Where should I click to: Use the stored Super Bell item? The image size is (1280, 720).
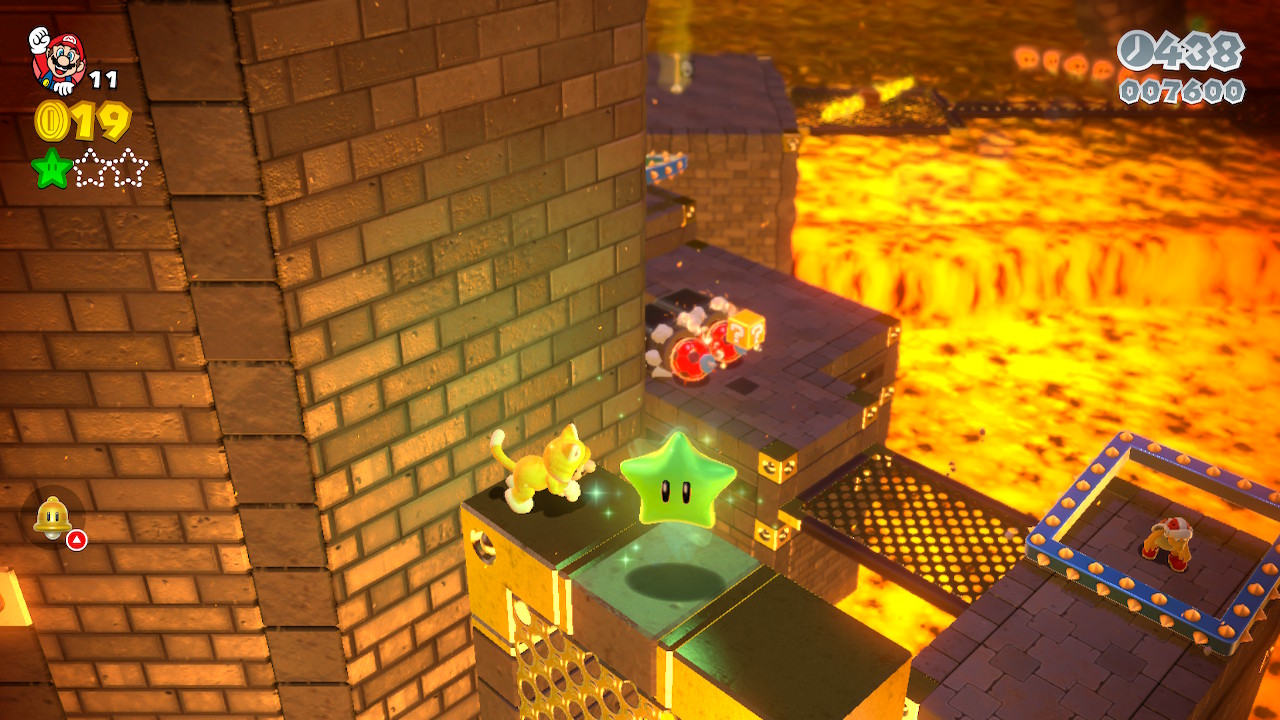[x=53, y=517]
